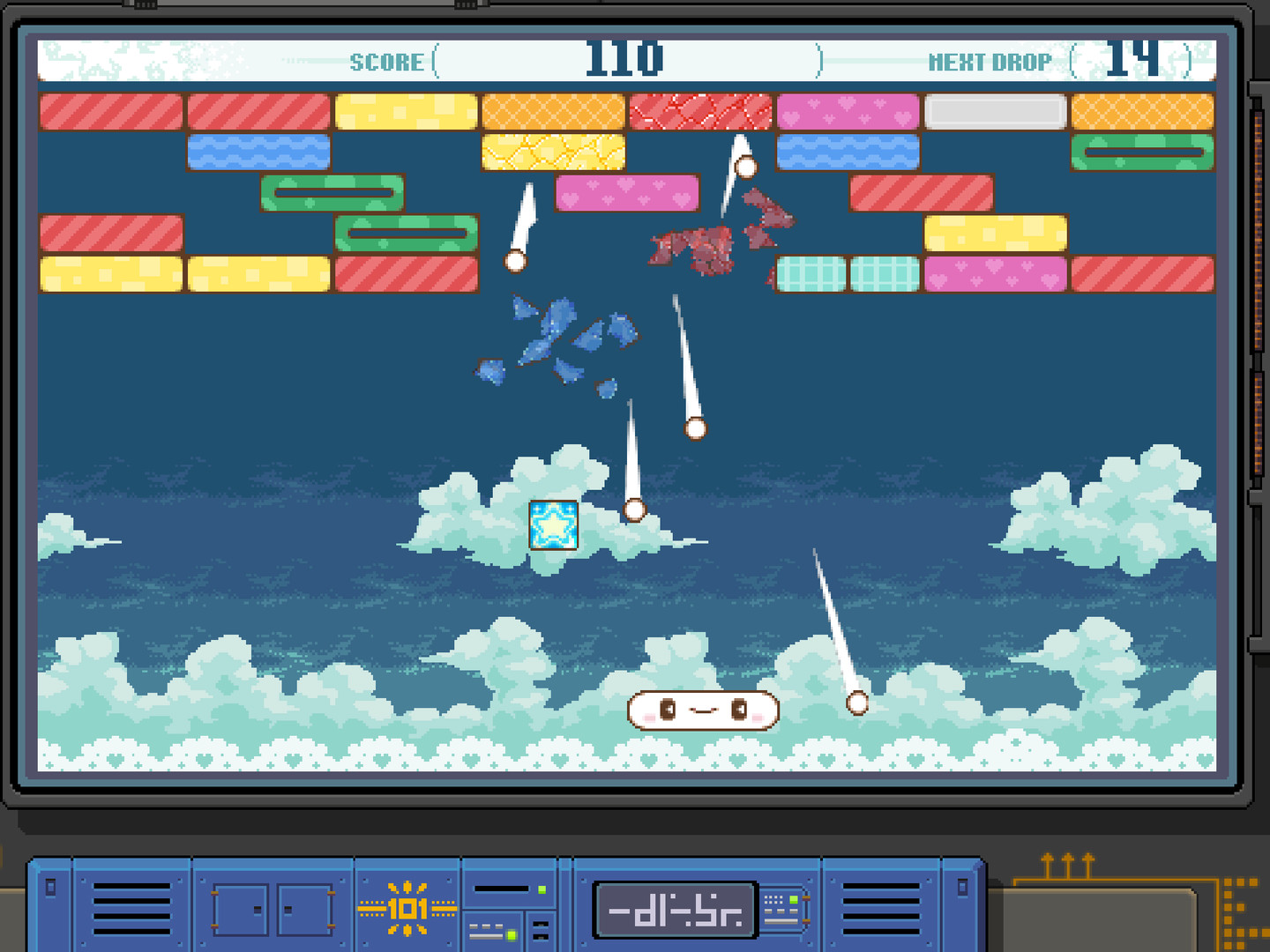Click the small square latch on the left console panel

(51, 888)
